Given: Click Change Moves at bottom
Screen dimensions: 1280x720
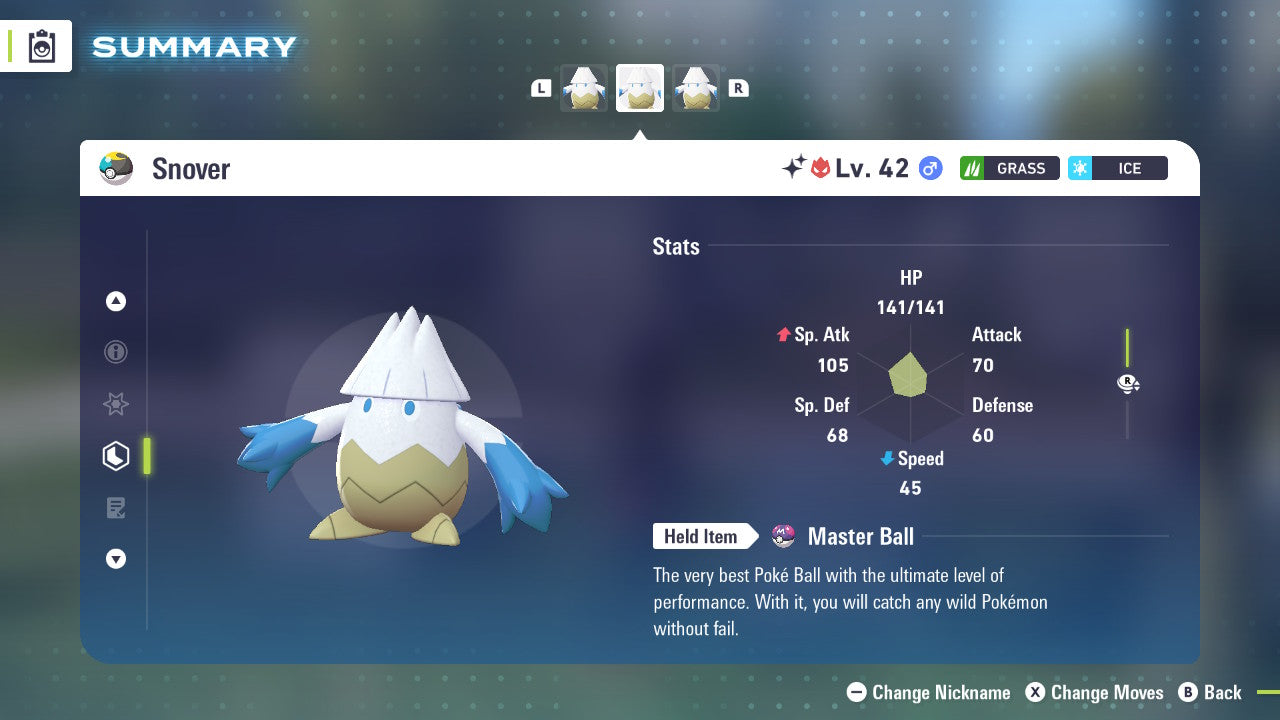Looking at the screenshot, I should (1106, 692).
